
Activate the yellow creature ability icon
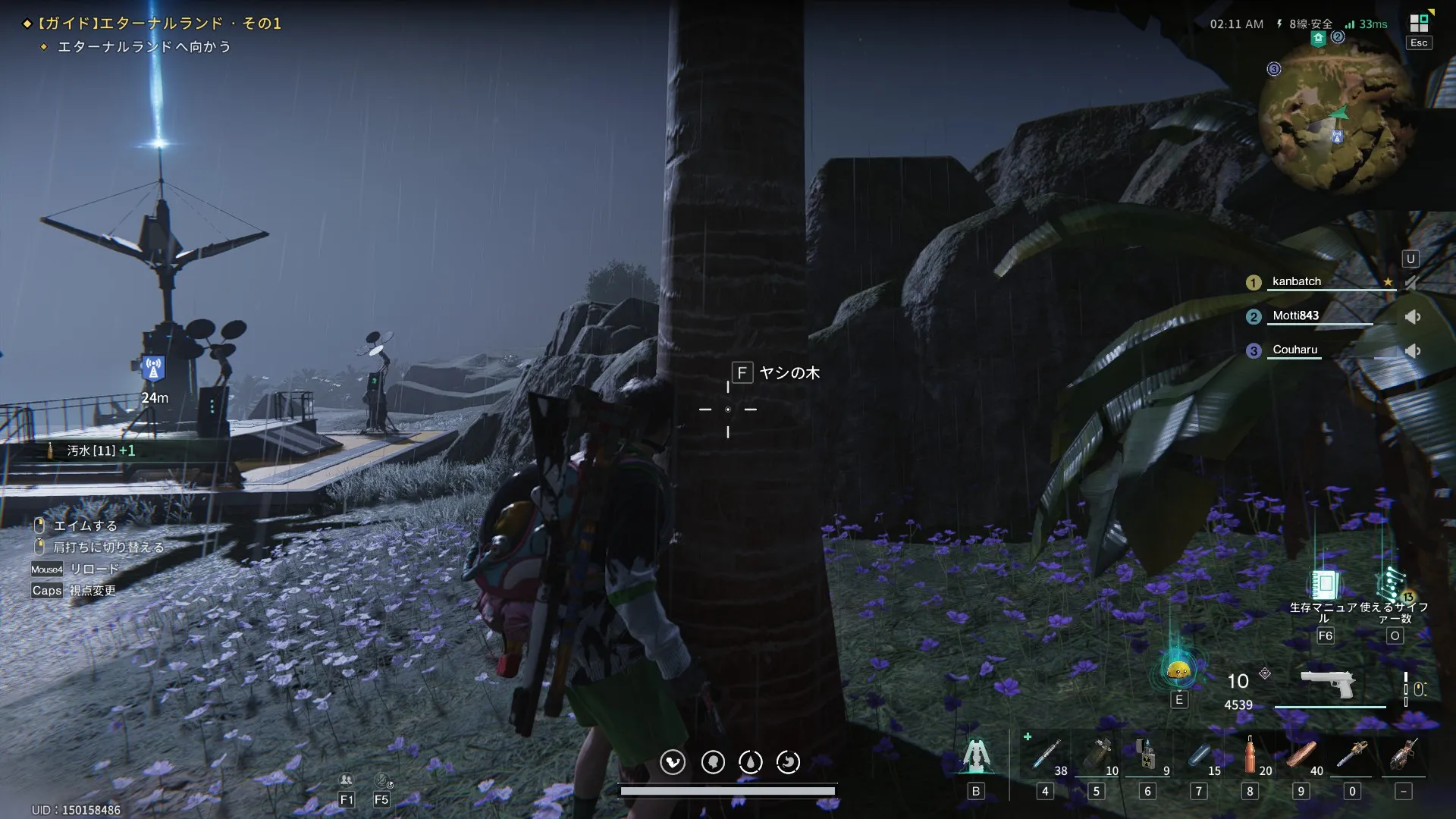pos(1178,670)
